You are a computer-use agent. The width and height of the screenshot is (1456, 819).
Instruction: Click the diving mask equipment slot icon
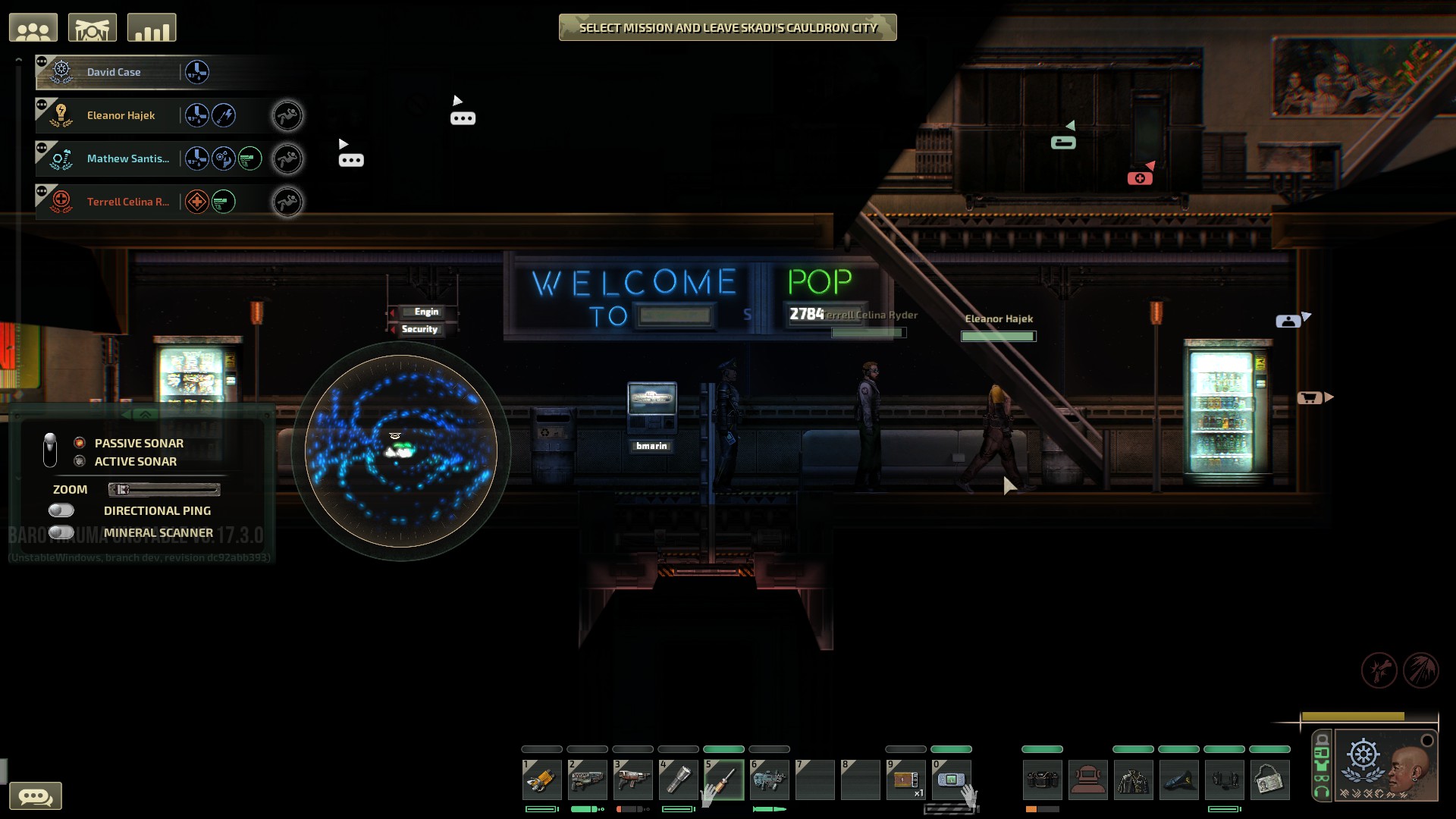(1088, 780)
